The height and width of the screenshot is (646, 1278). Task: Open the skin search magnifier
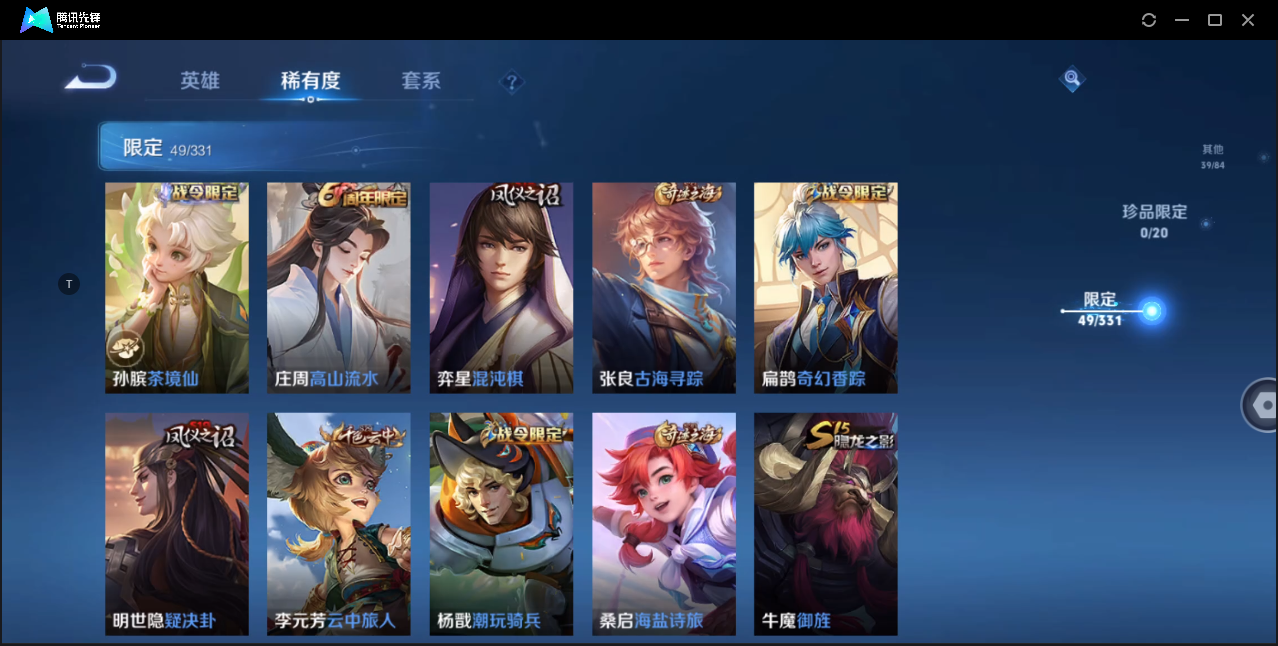[x=1072, y=78]
